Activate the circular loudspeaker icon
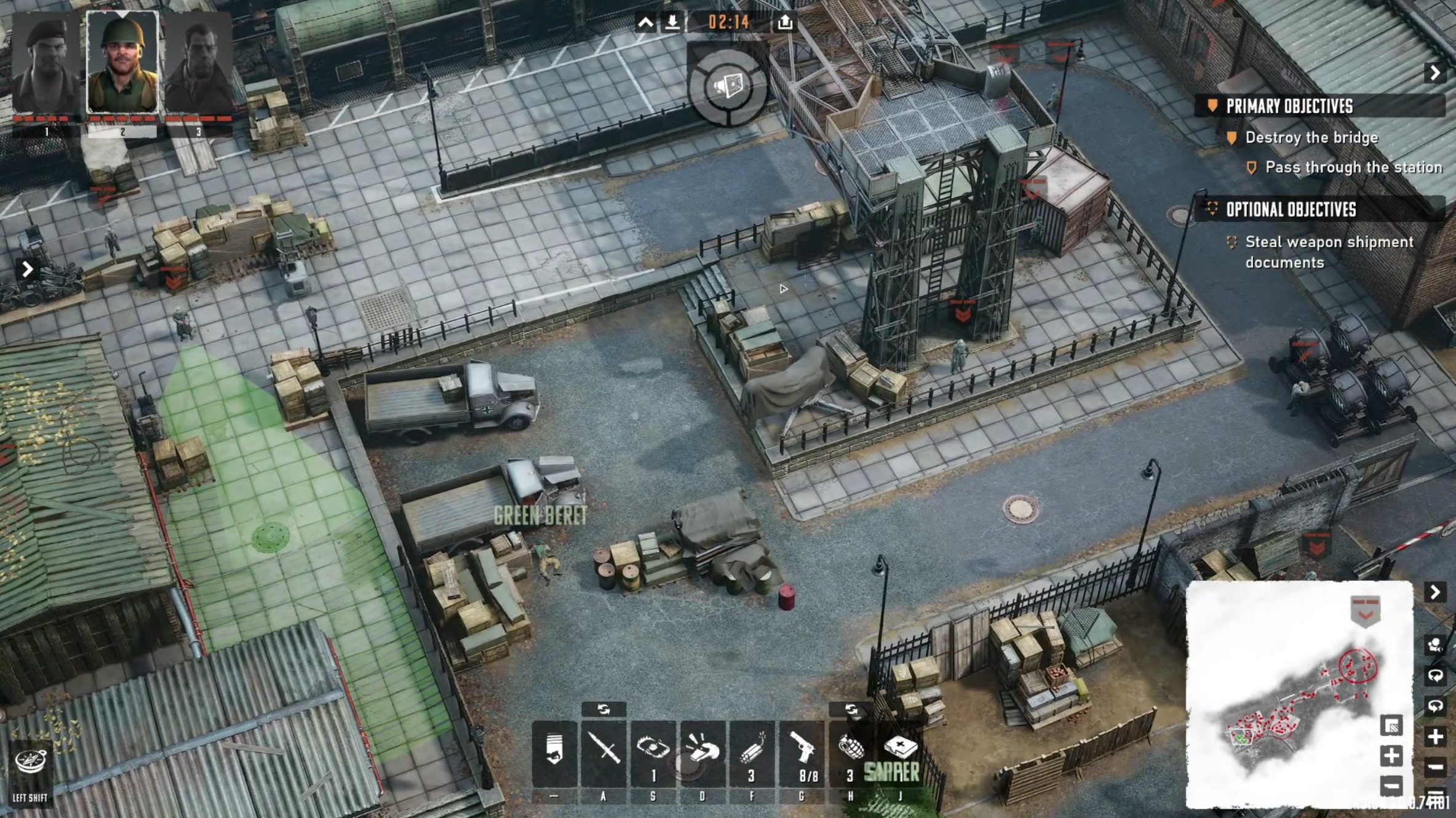 728,87
